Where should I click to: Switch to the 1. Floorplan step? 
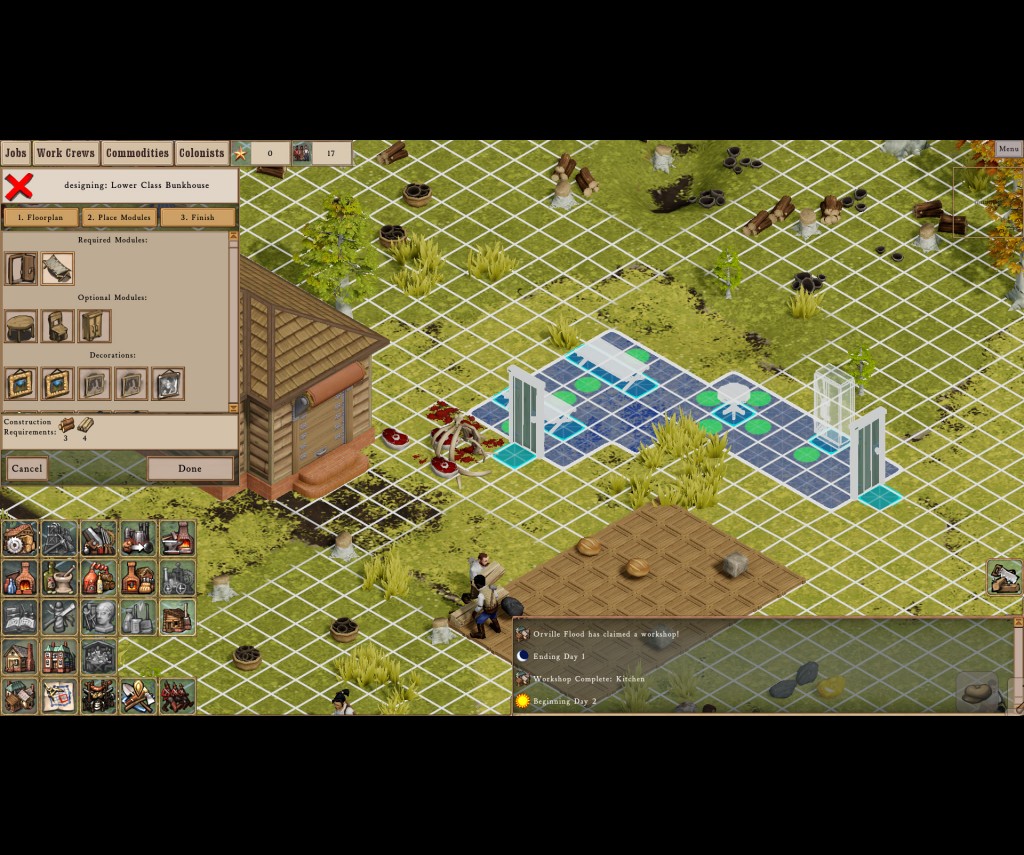click(41, 217)
